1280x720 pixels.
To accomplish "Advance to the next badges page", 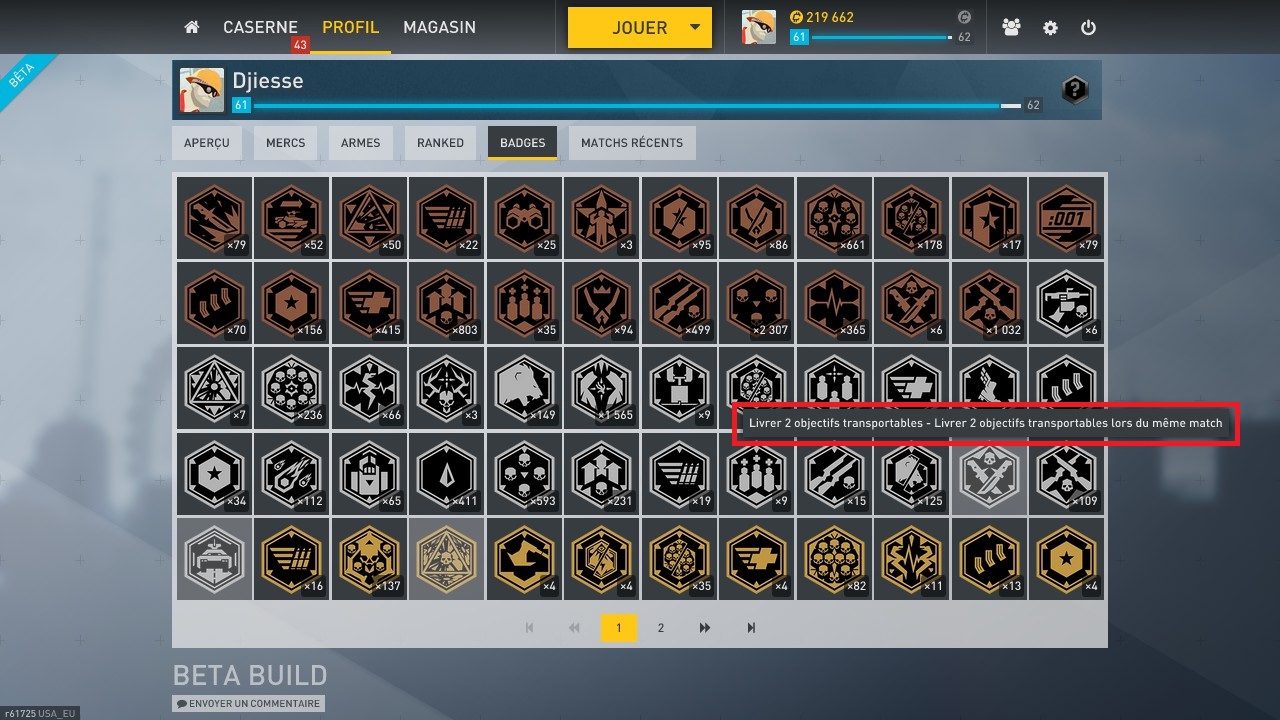I will [705, 628].
